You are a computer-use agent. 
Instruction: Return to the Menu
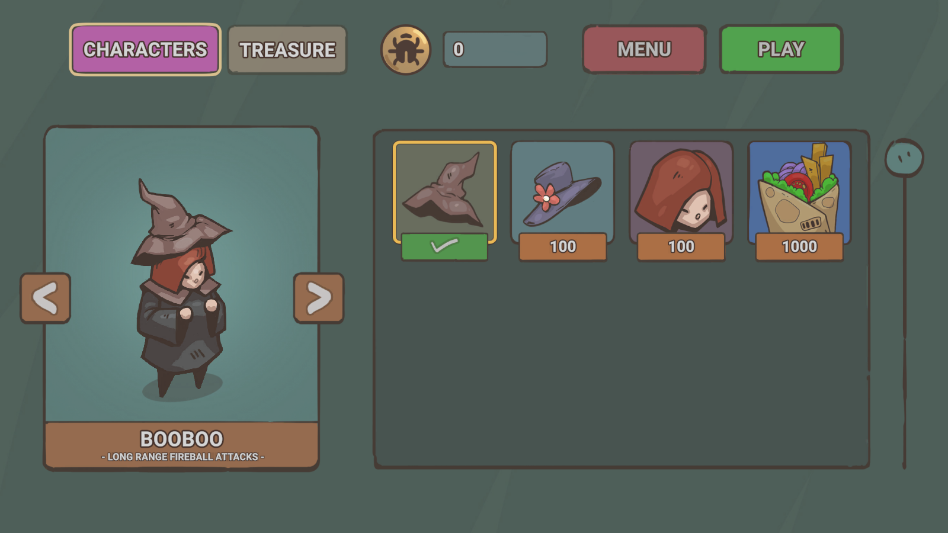(644, 50)
